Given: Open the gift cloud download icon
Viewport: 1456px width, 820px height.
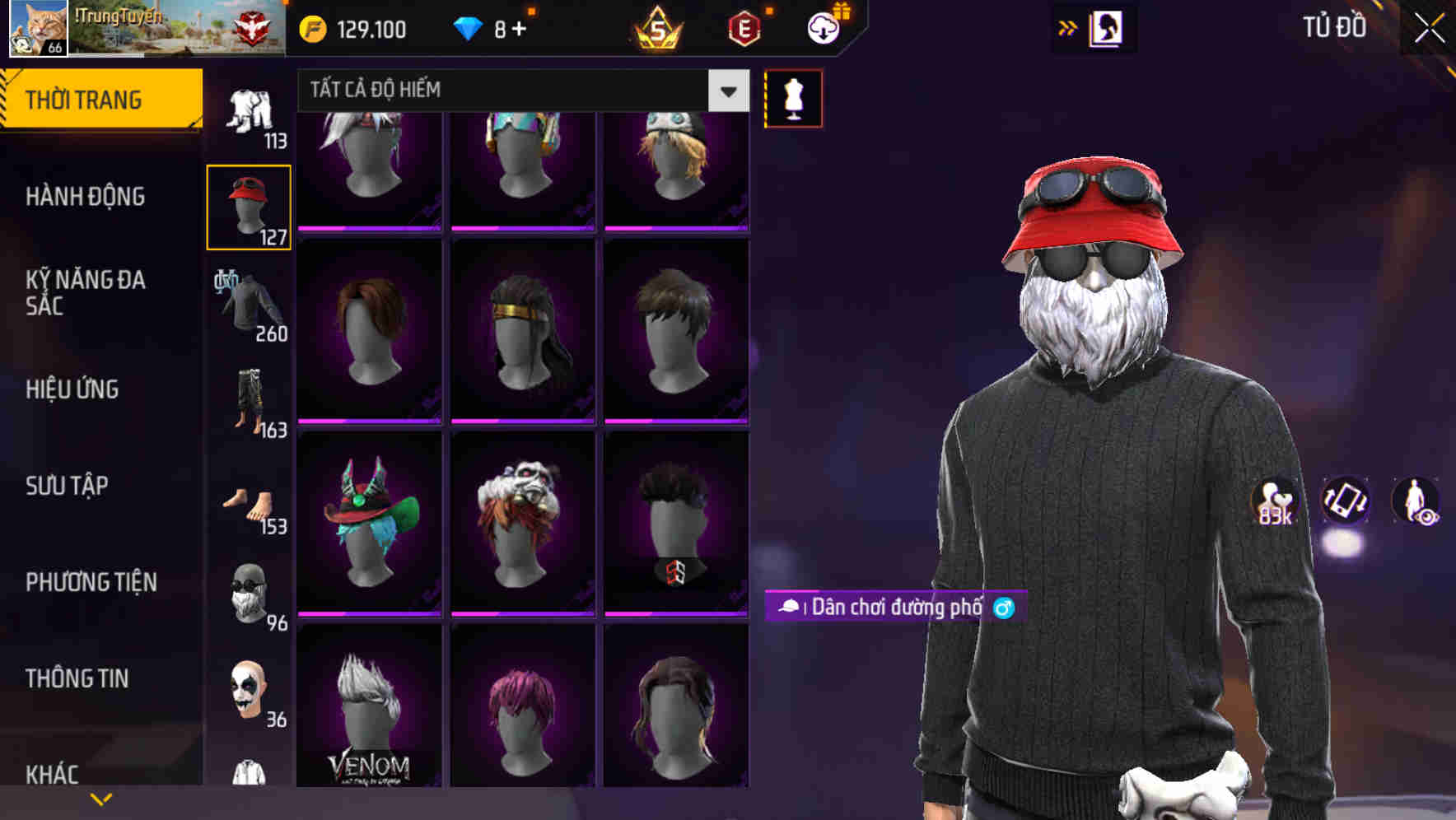Looking at the screenshot, I should 824,27.
